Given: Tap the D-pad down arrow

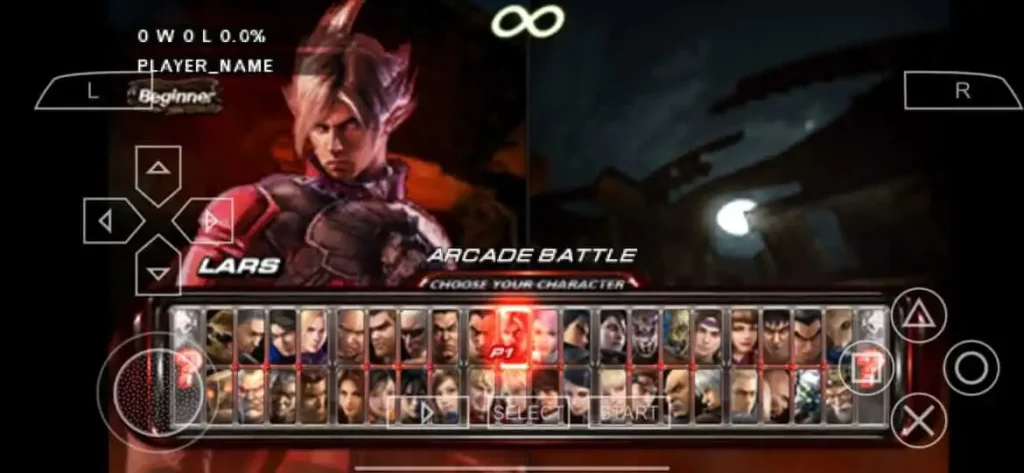Looking at the screenshot, I should [158, 272].
